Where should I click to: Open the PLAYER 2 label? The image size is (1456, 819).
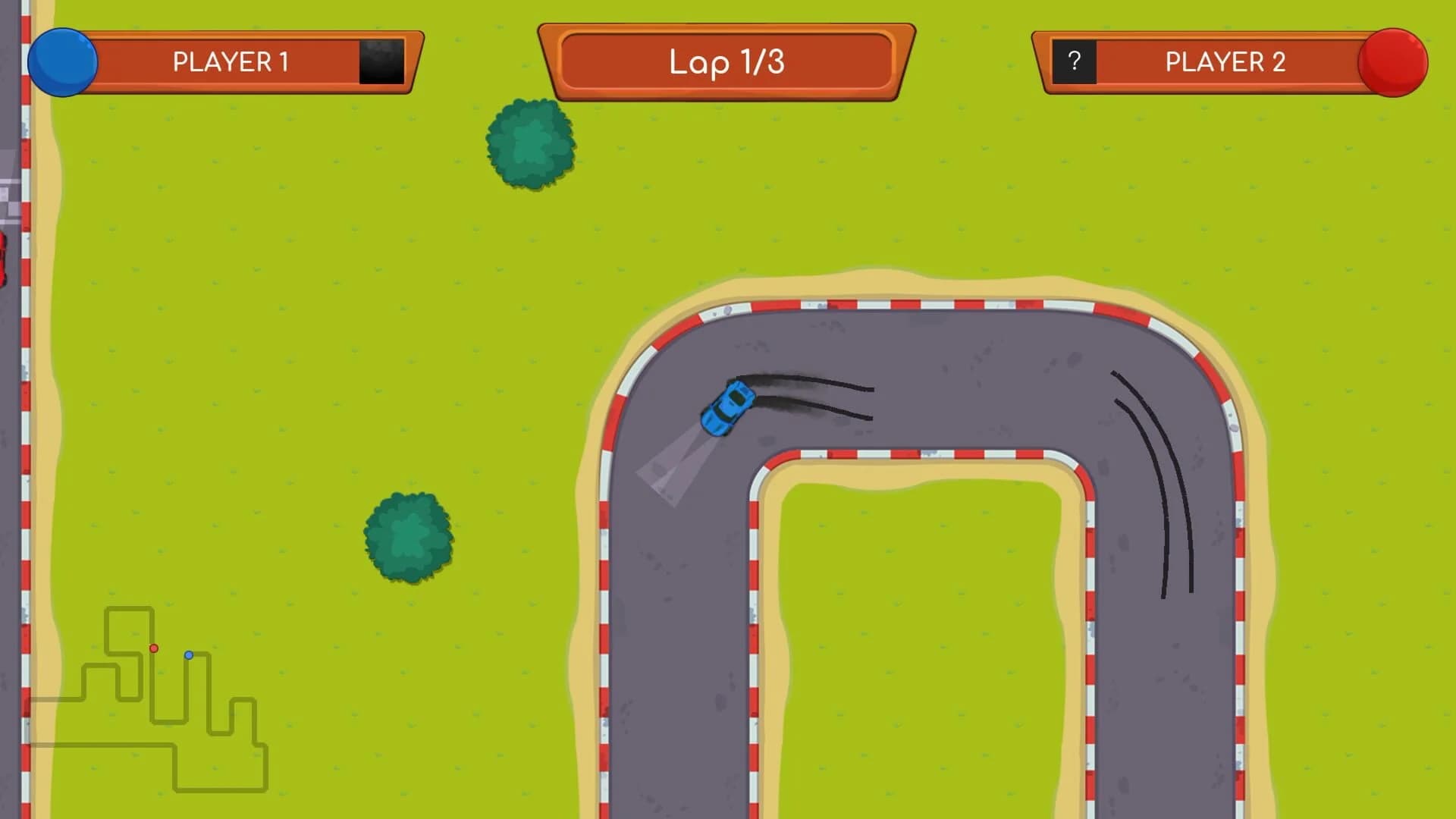pyautogui.click(x=1224, y=61)
